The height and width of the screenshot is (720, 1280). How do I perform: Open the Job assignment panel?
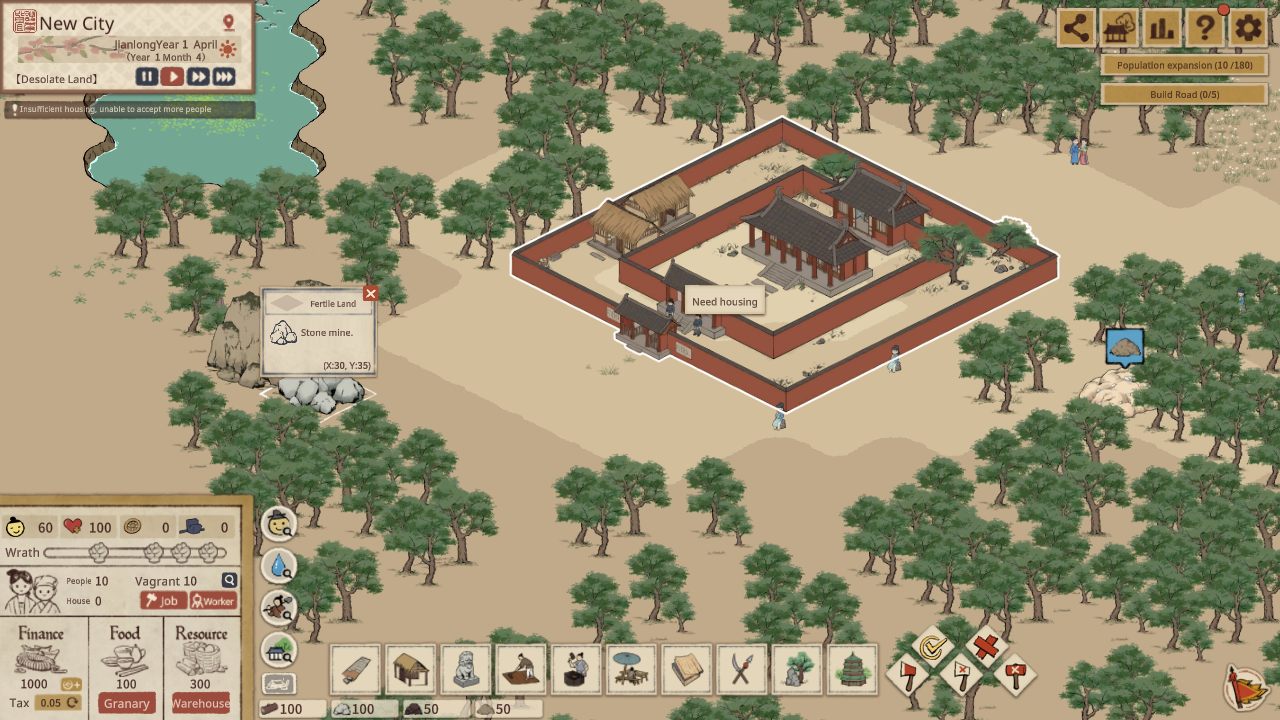point(162,601)
